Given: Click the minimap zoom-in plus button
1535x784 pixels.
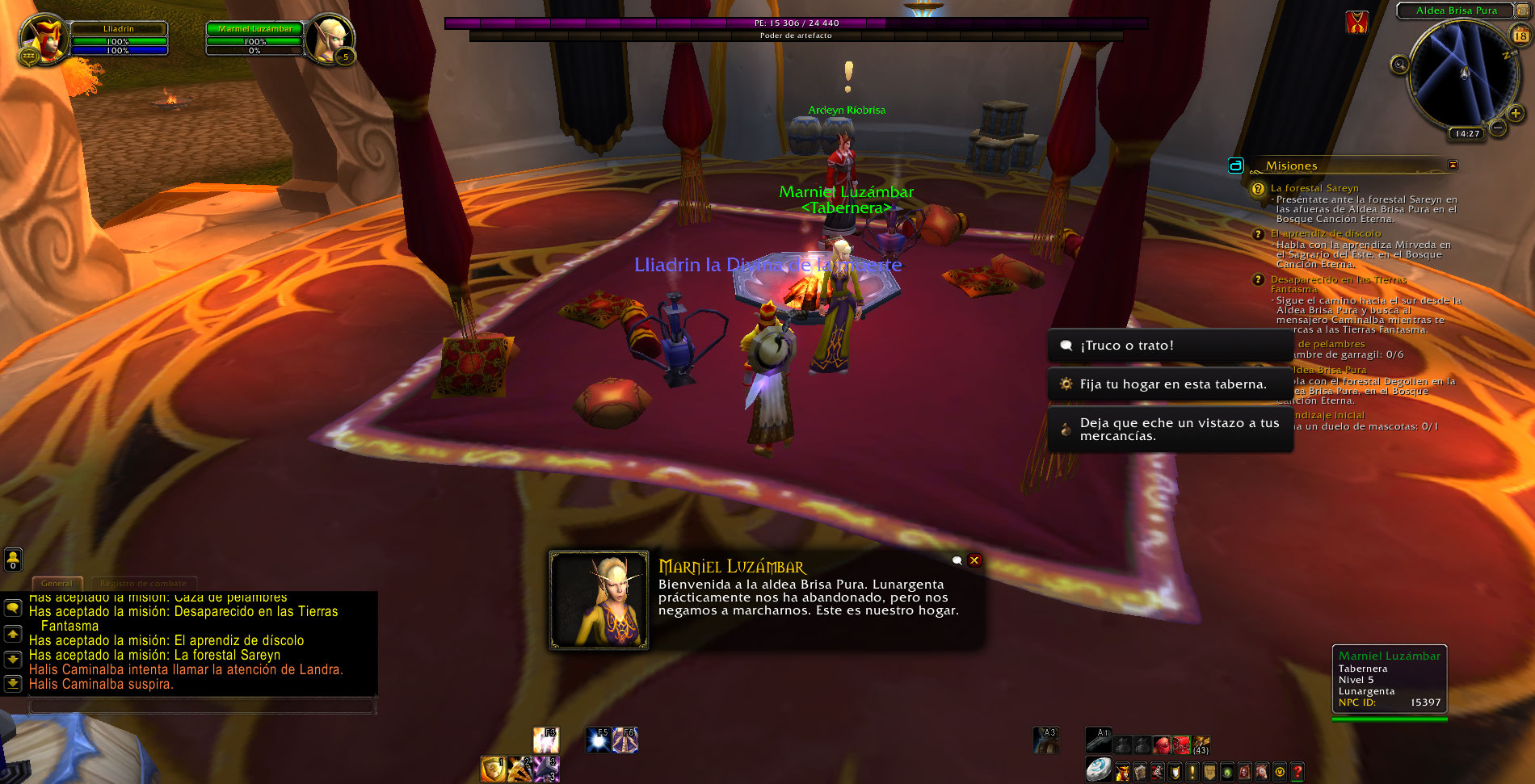Looking at the screenshot, I should point(1516,114).
